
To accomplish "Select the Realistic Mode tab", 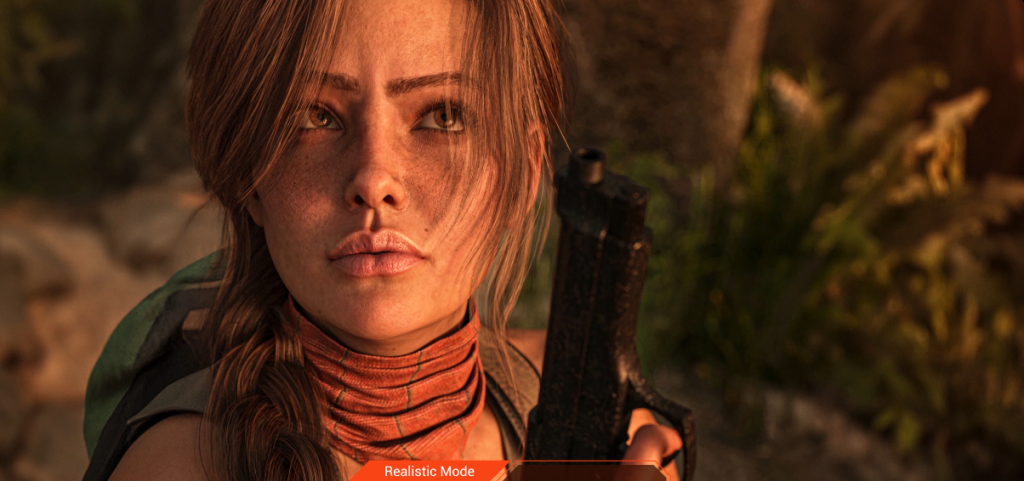I will click(x=429, y=471).
